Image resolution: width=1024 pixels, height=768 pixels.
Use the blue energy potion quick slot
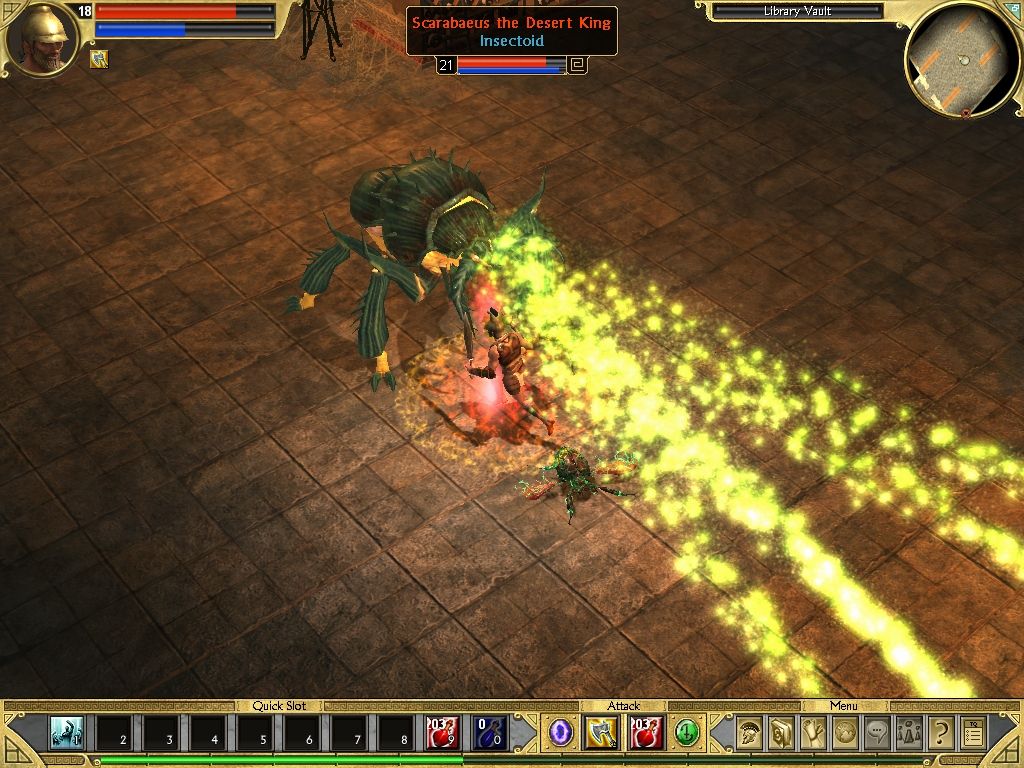[x=490, y=733]
